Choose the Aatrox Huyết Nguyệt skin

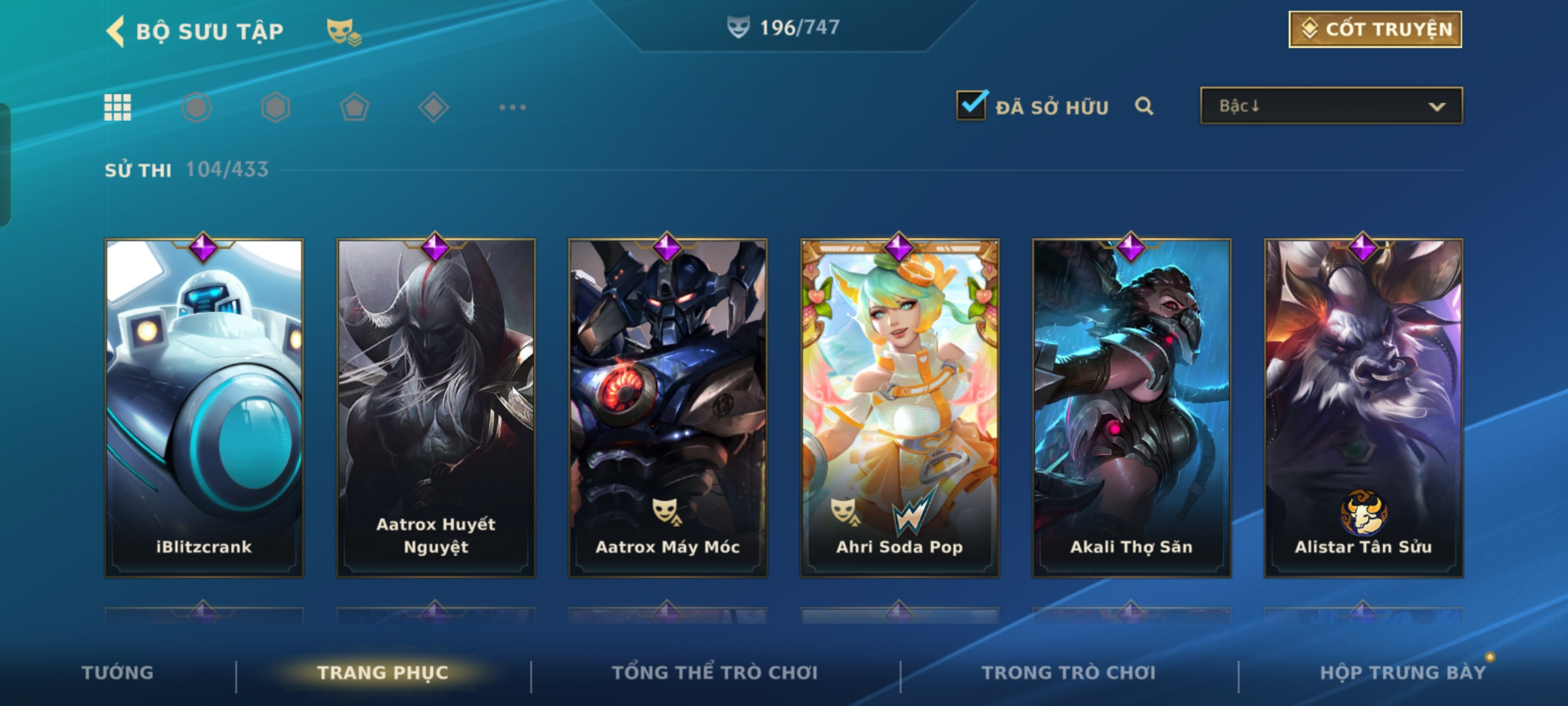(x=436, y=408)
